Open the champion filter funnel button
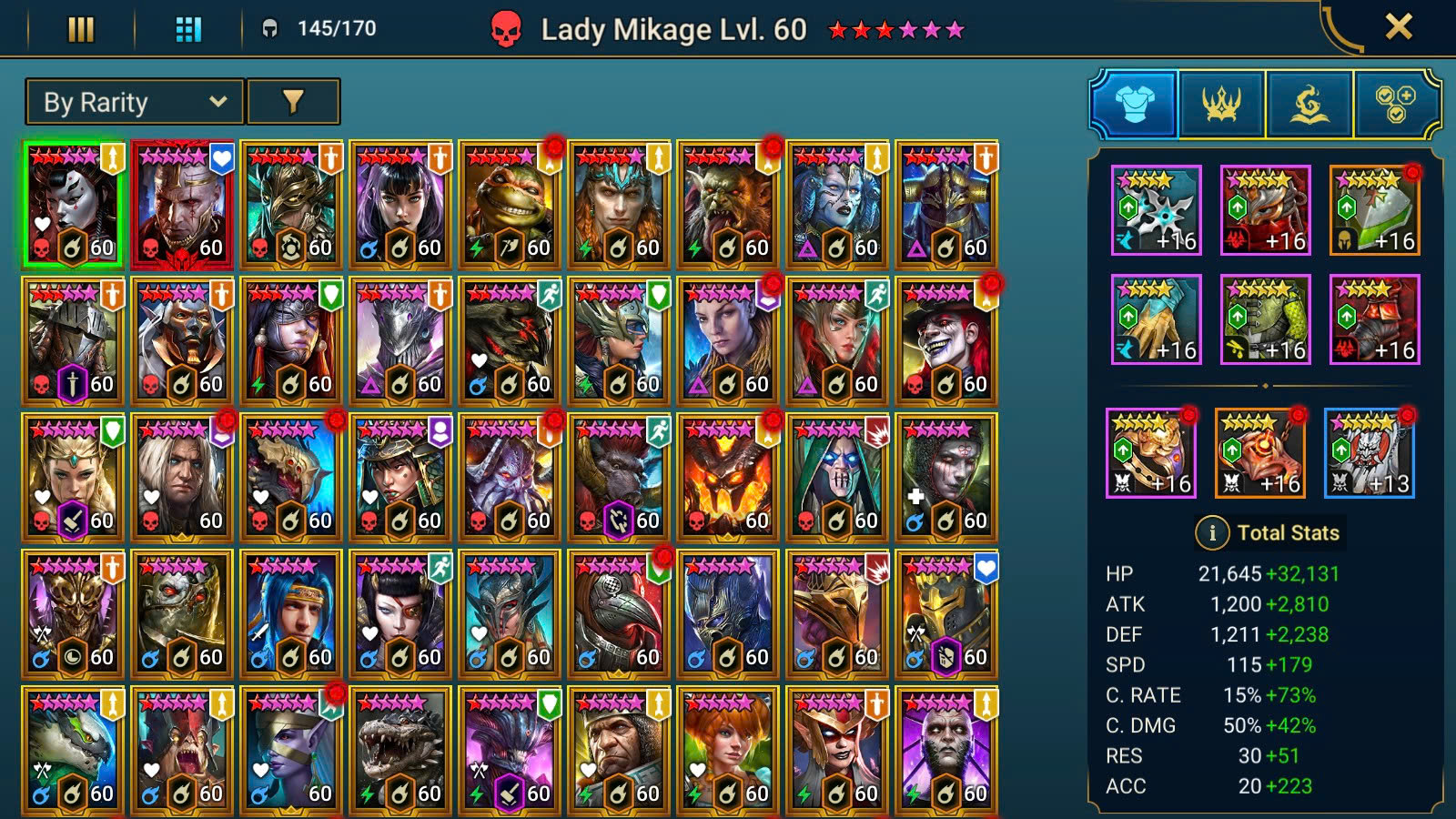Viewport: 1456px width, 819px height. 293,102
